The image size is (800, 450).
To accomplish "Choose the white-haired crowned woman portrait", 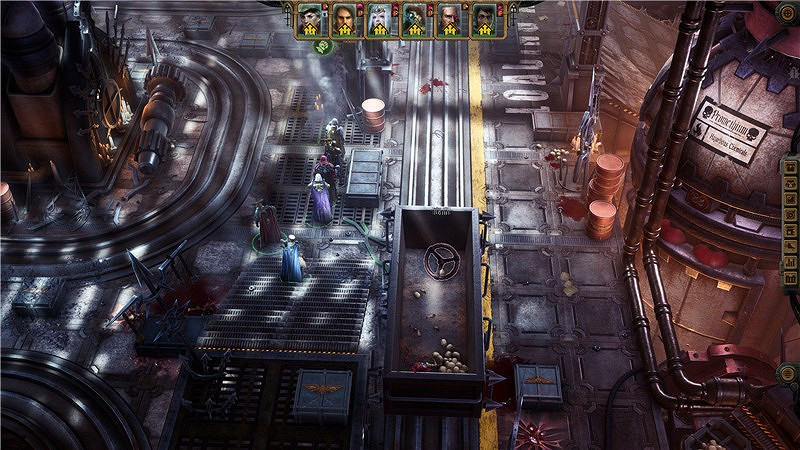I will pyautogui.click(x=380, y=19).
